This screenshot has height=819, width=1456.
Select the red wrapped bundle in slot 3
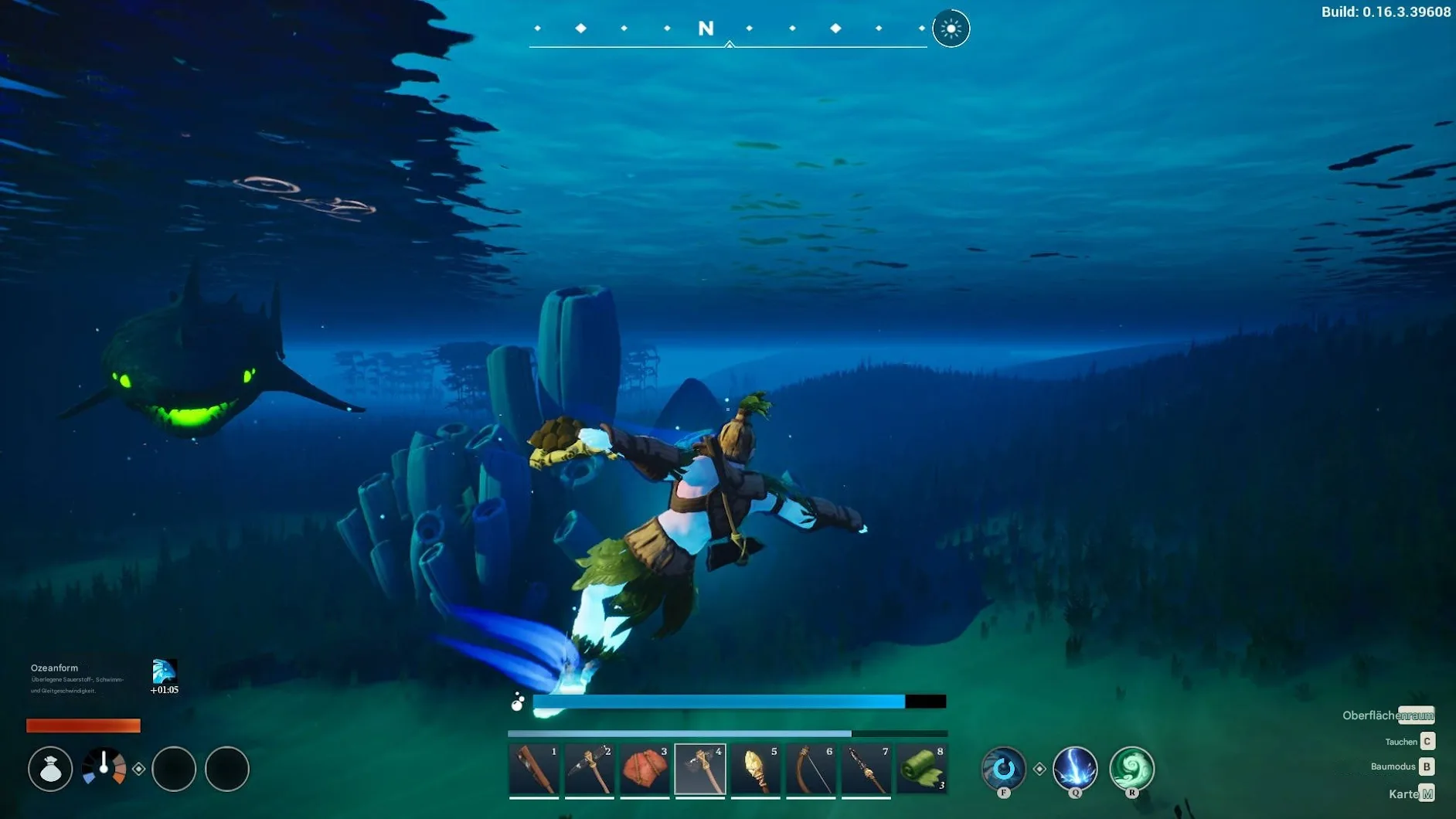645,770
